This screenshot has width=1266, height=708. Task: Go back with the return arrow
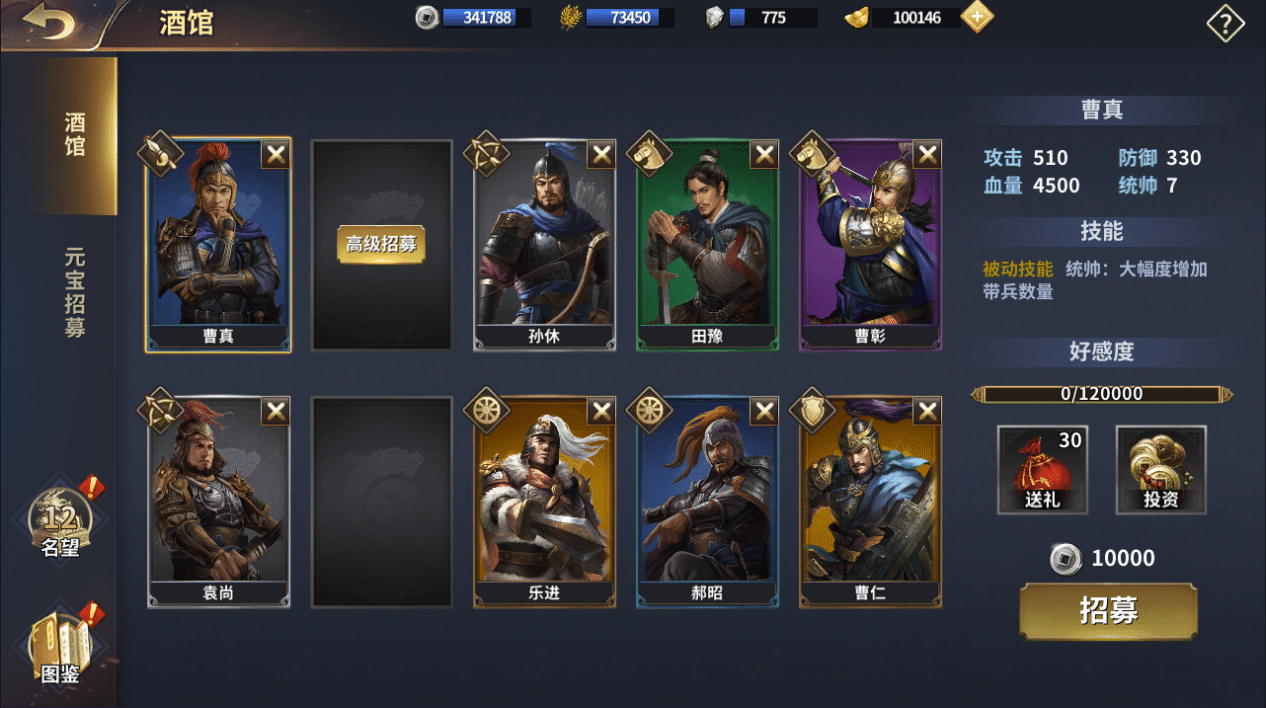coord(48,22)
